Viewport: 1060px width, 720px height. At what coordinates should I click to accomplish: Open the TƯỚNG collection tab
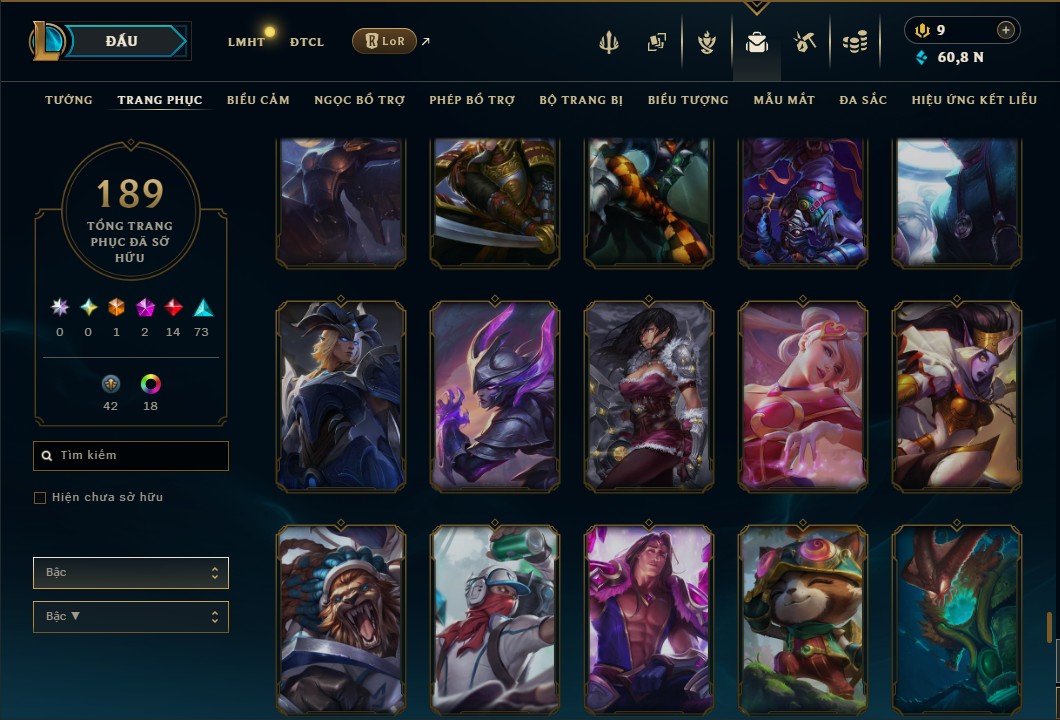coord(69,100)
